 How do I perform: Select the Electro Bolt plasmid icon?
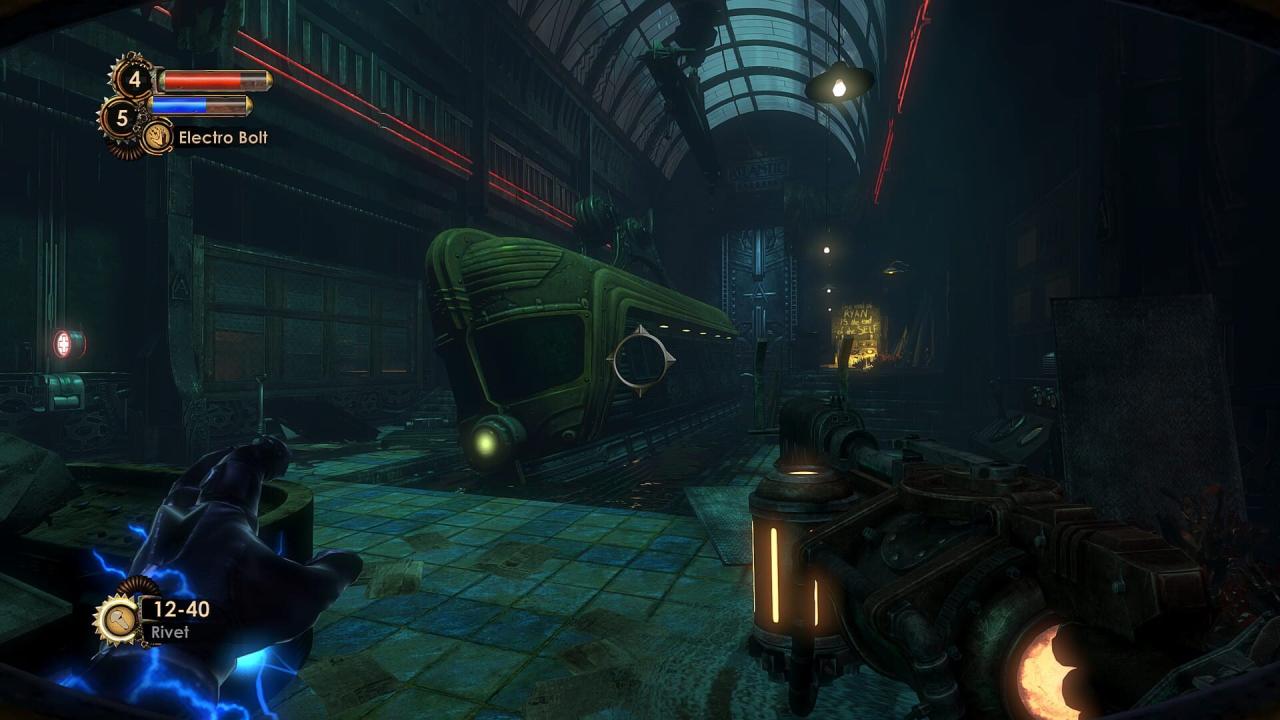tap(157, 137)
